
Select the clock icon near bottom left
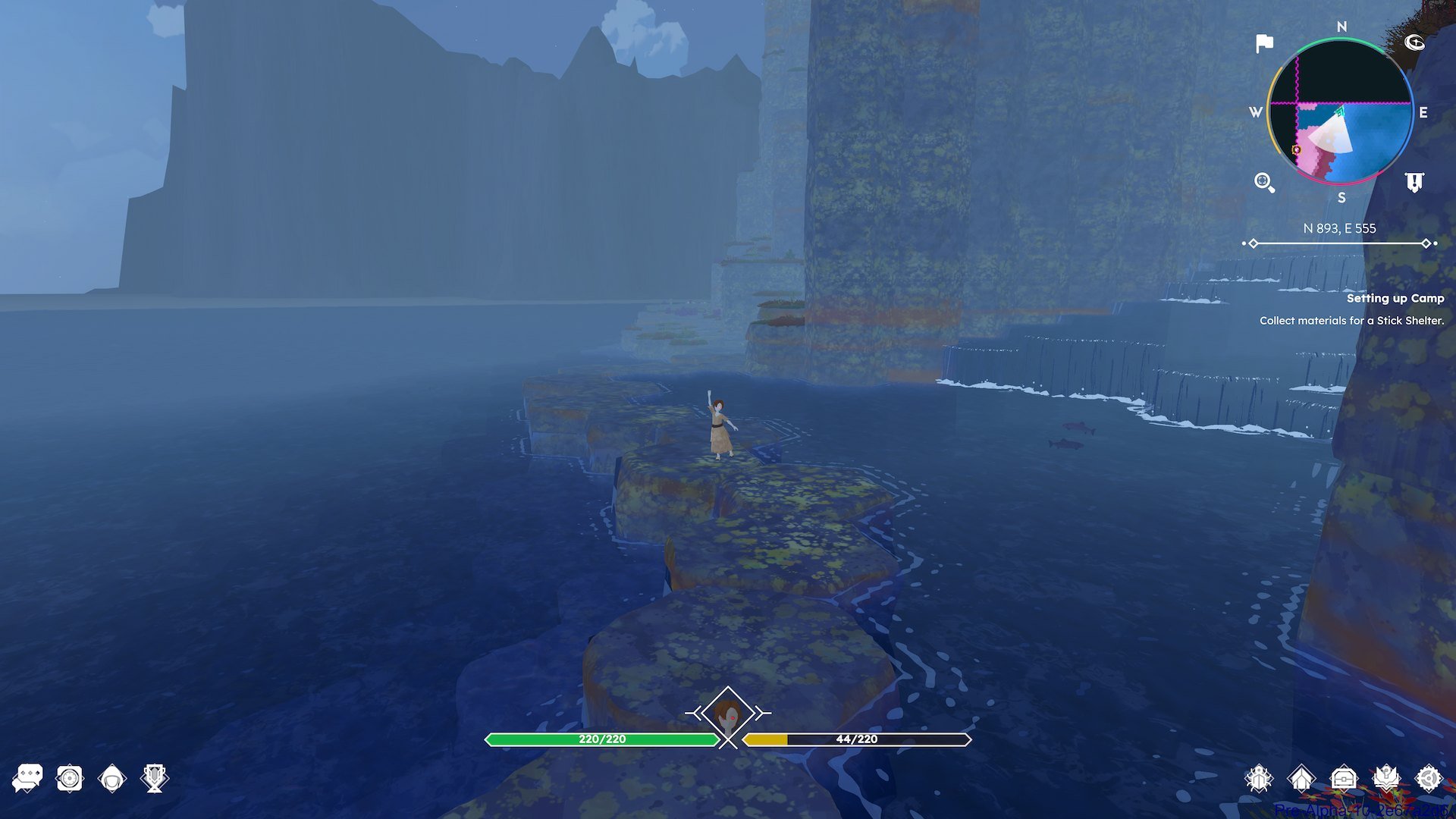click(69, 779)
